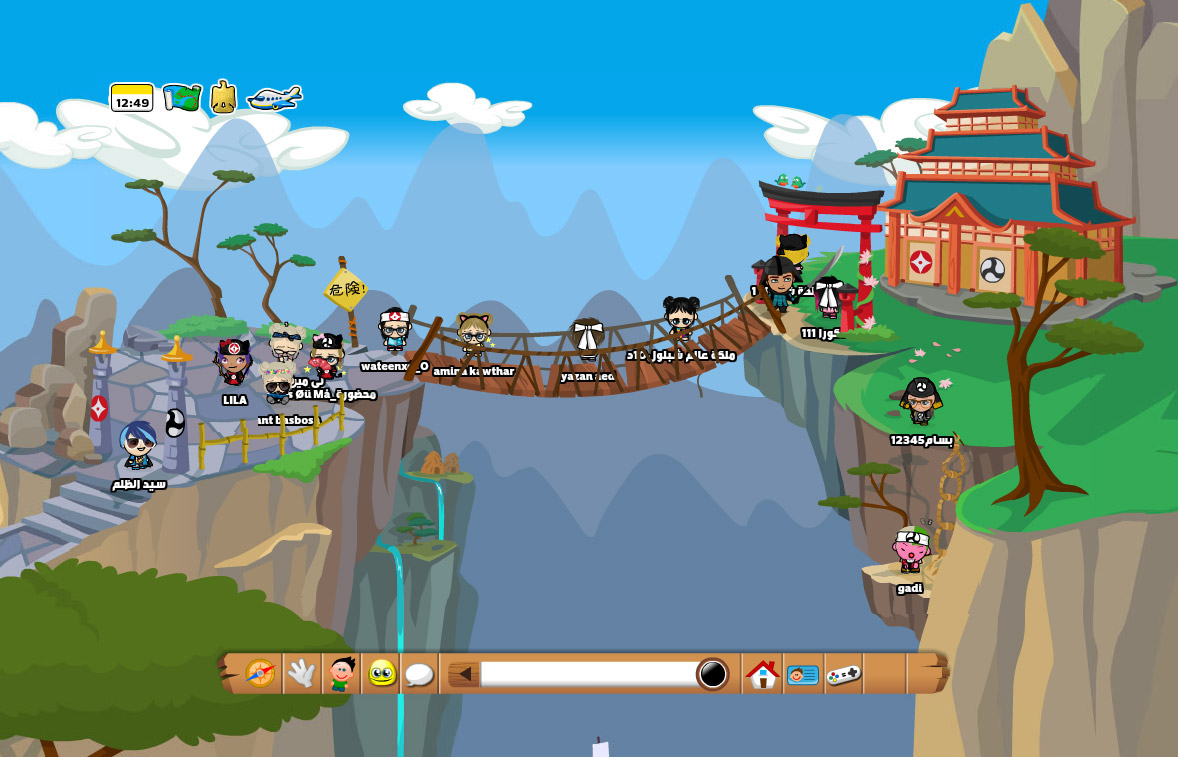Open the blue ID card profile
Screen dimensions: 1178x757
coord(802,674)
